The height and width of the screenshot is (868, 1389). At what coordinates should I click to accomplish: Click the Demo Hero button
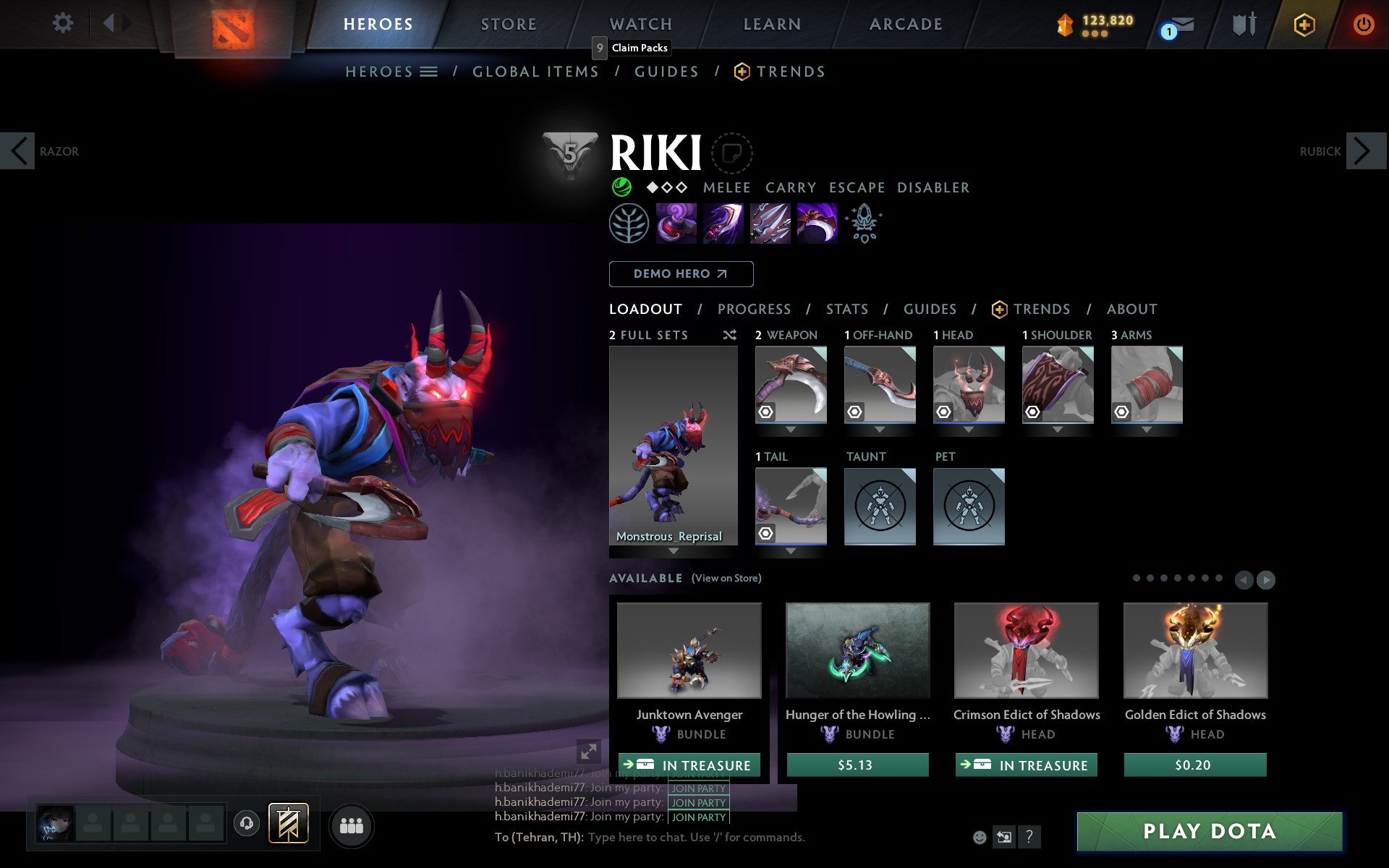coord(681,274)
